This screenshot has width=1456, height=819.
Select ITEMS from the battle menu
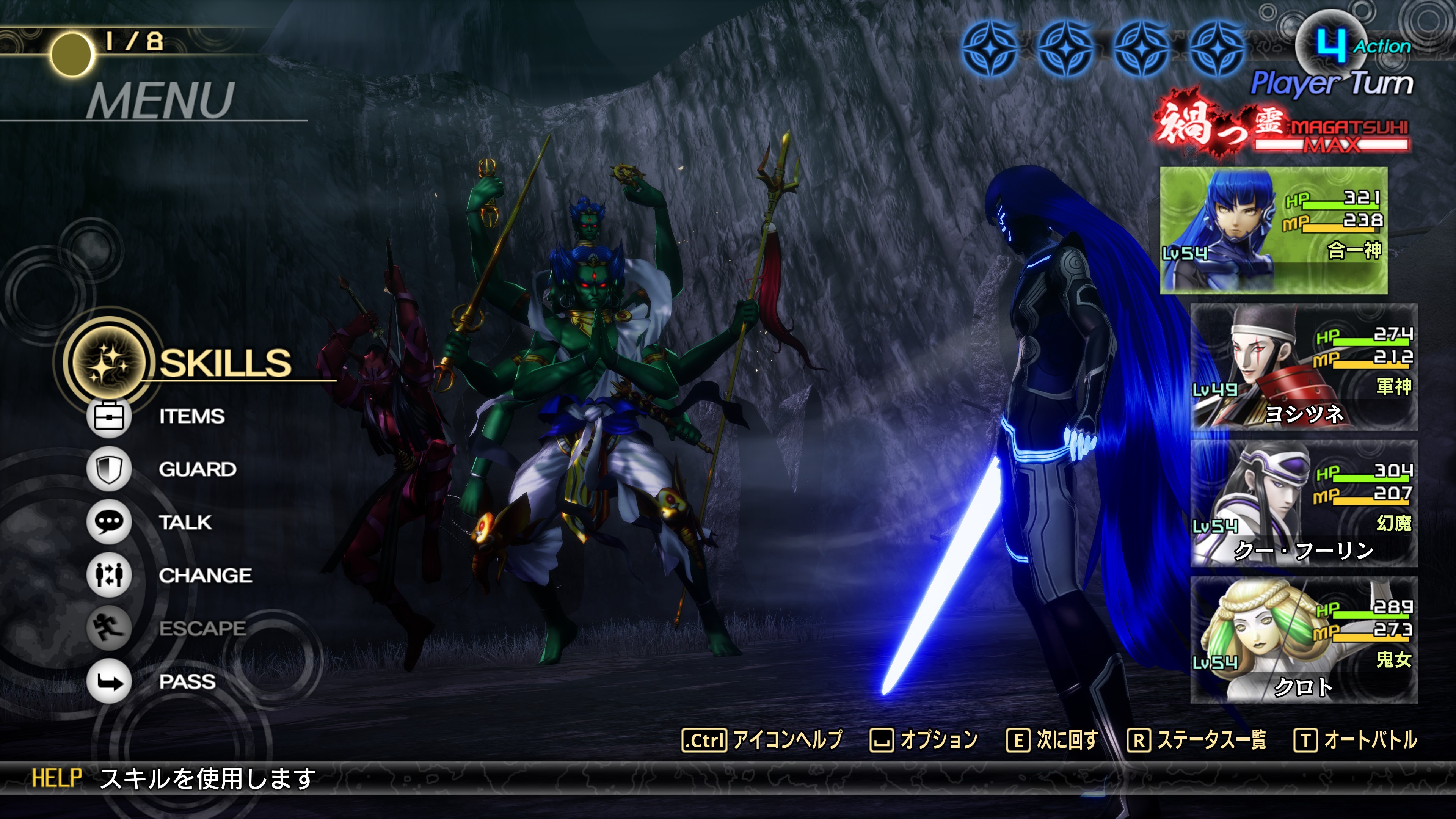click(191, 417)
